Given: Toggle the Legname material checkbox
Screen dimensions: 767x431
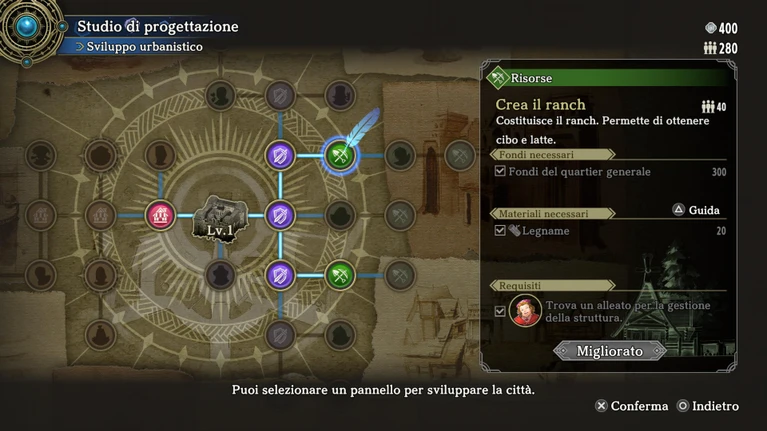Looking at the screenshot, I should pyautogui.click(x=500, y=231).
